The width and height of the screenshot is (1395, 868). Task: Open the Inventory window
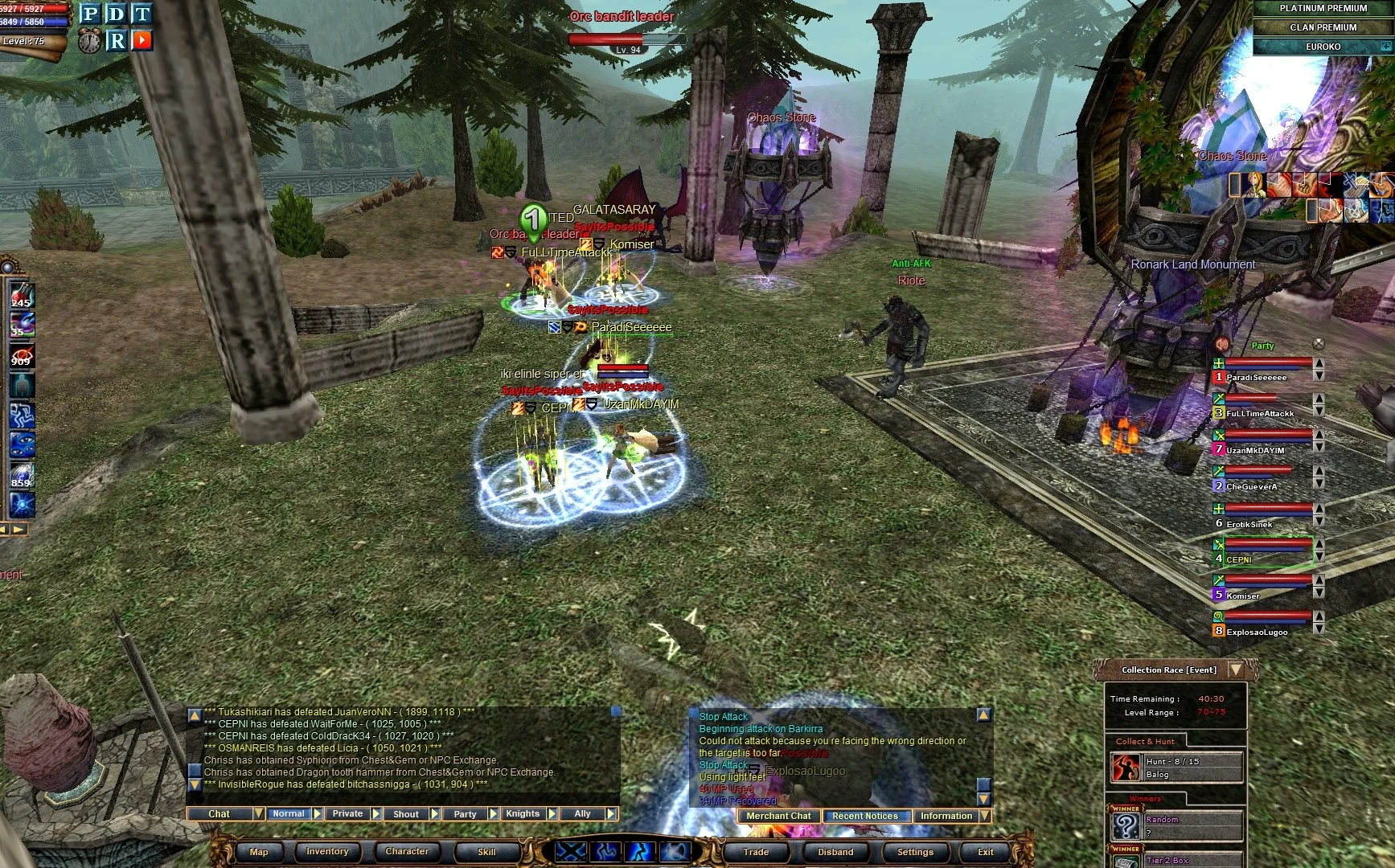[327, 852]
